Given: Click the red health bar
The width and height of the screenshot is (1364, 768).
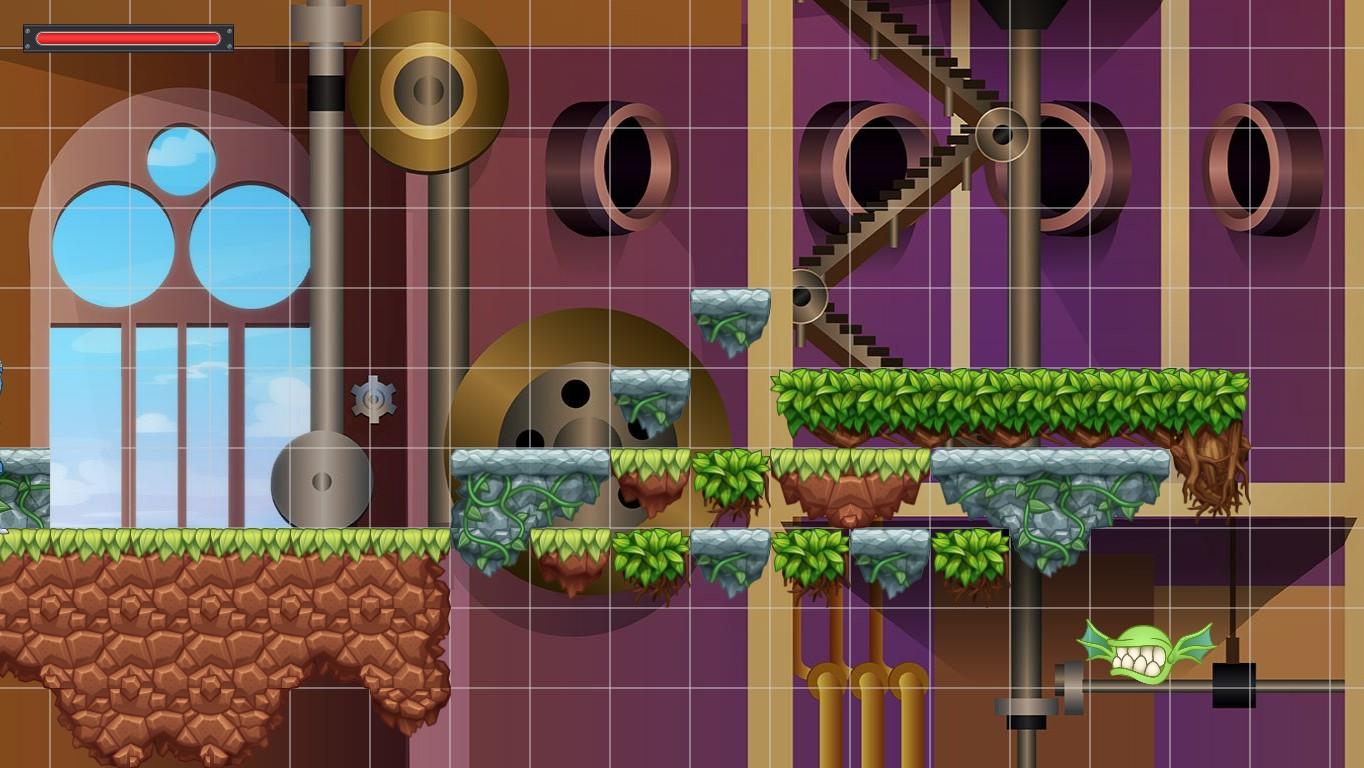Looking at the screenshot, I should (x=126, y=37).
